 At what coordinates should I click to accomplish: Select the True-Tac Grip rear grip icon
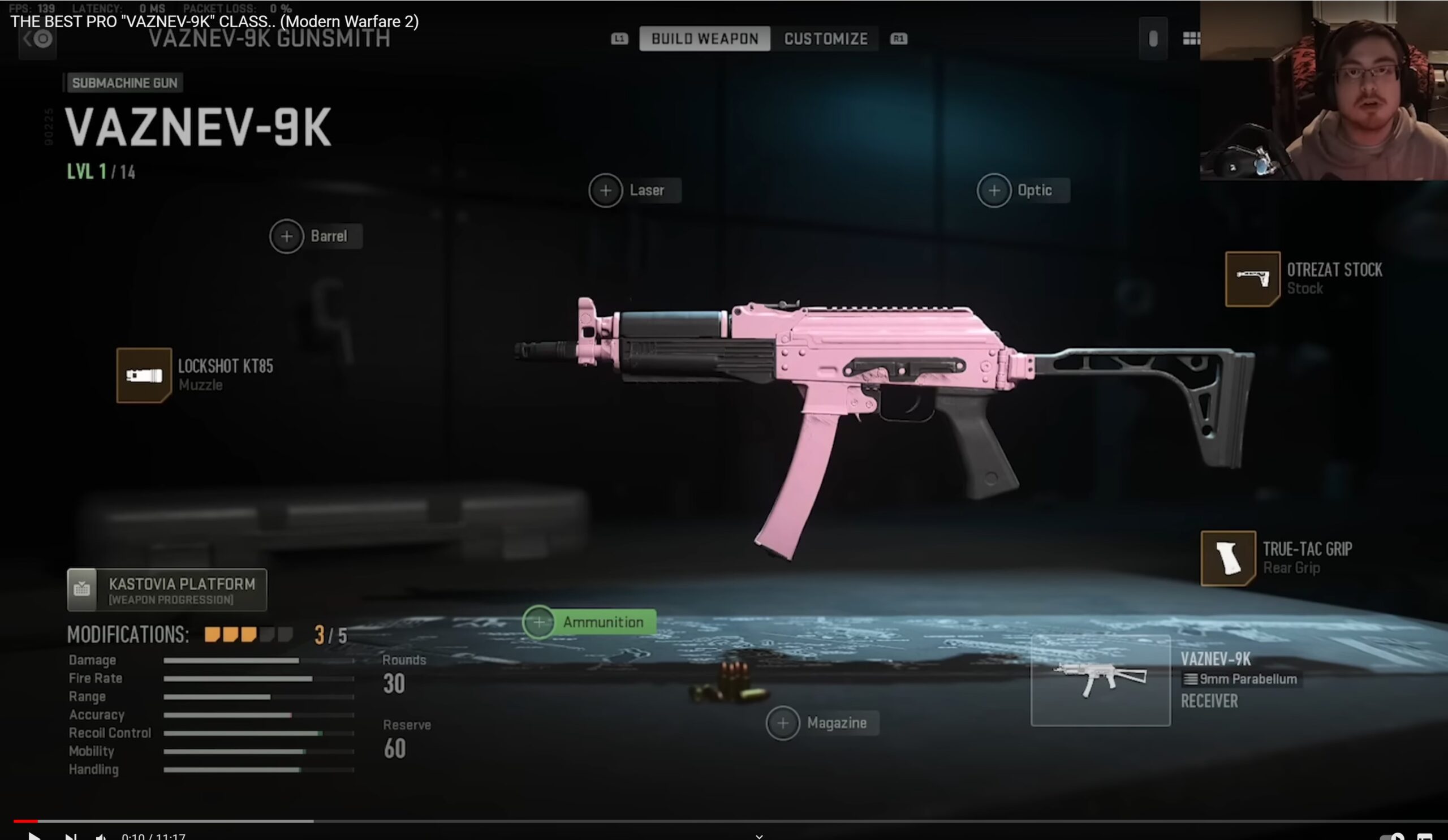[1229, 558]
